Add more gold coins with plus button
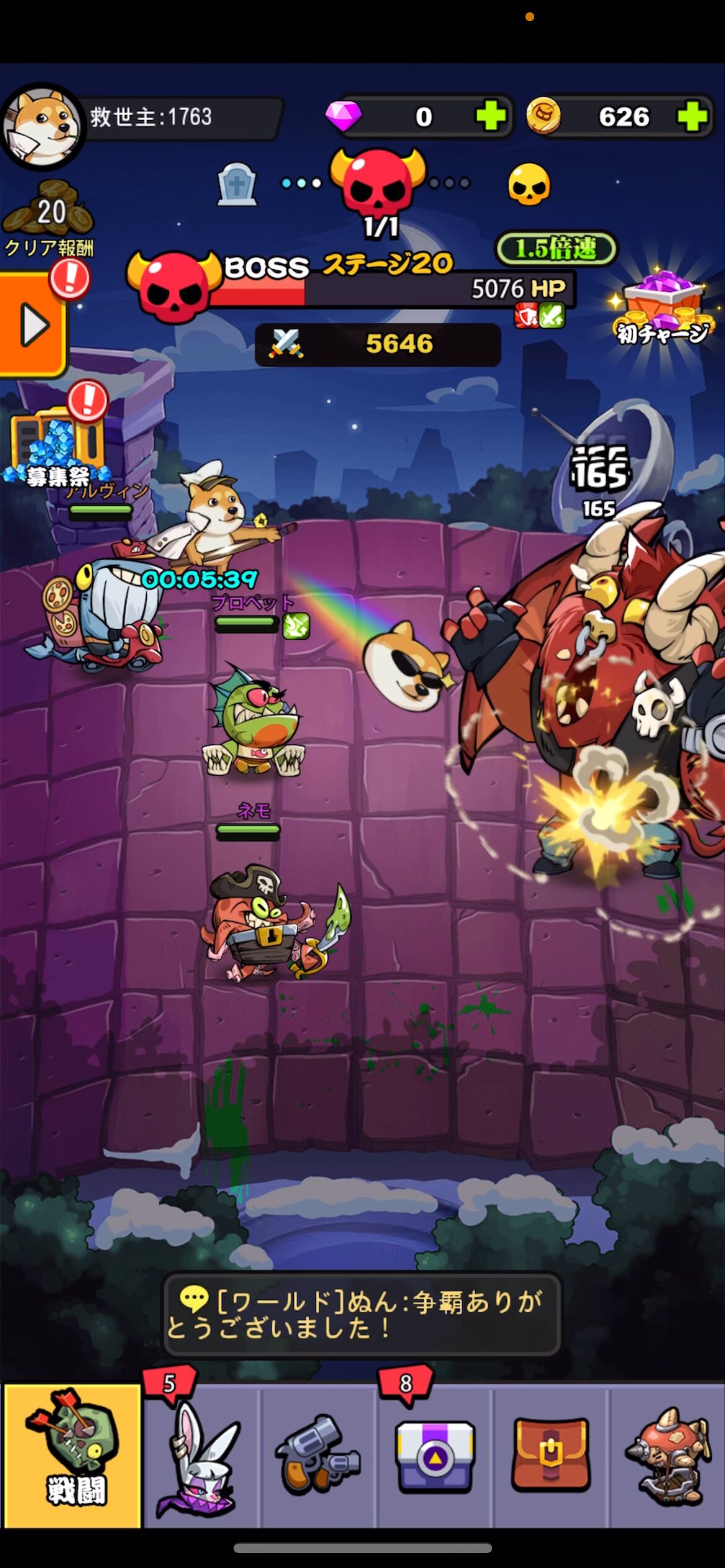Screen dimensions: 725x1568 692,116
